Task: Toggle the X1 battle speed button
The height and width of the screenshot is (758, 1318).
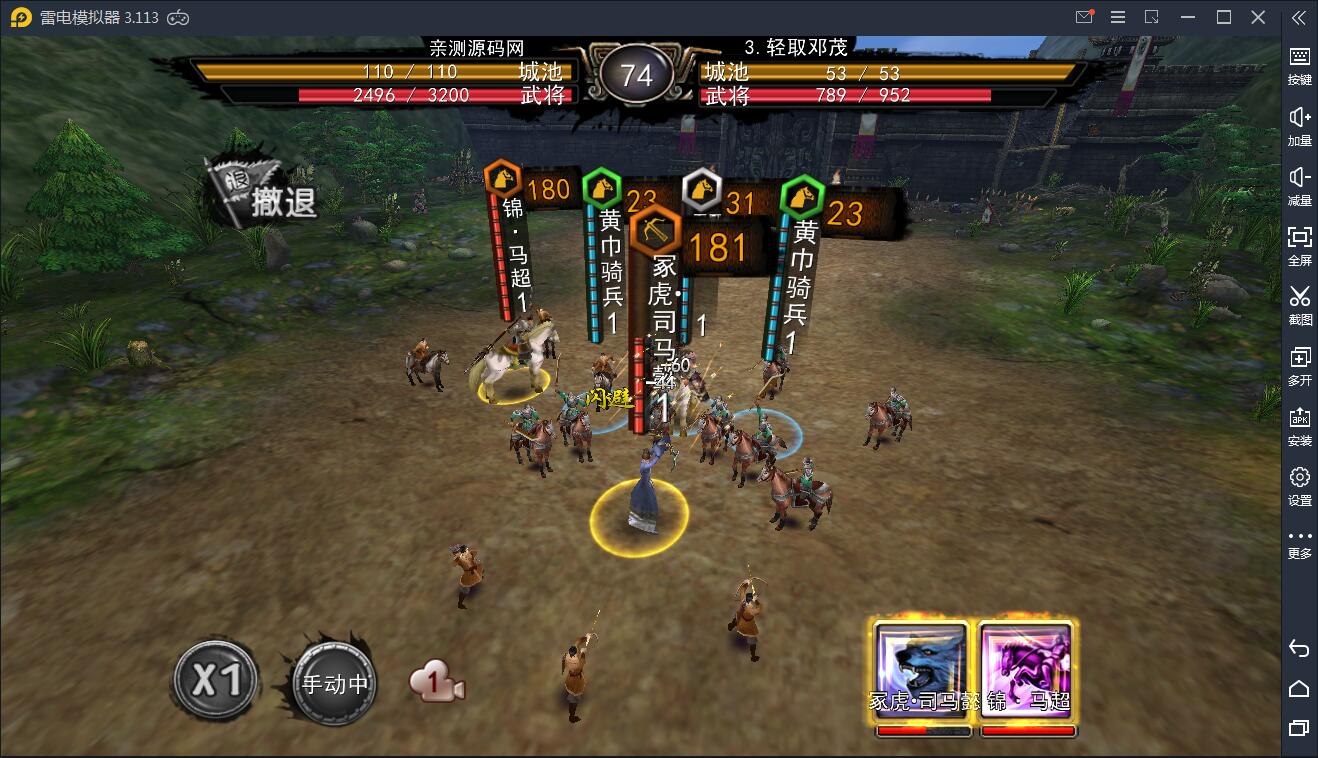Action: (x=215, y=681)
